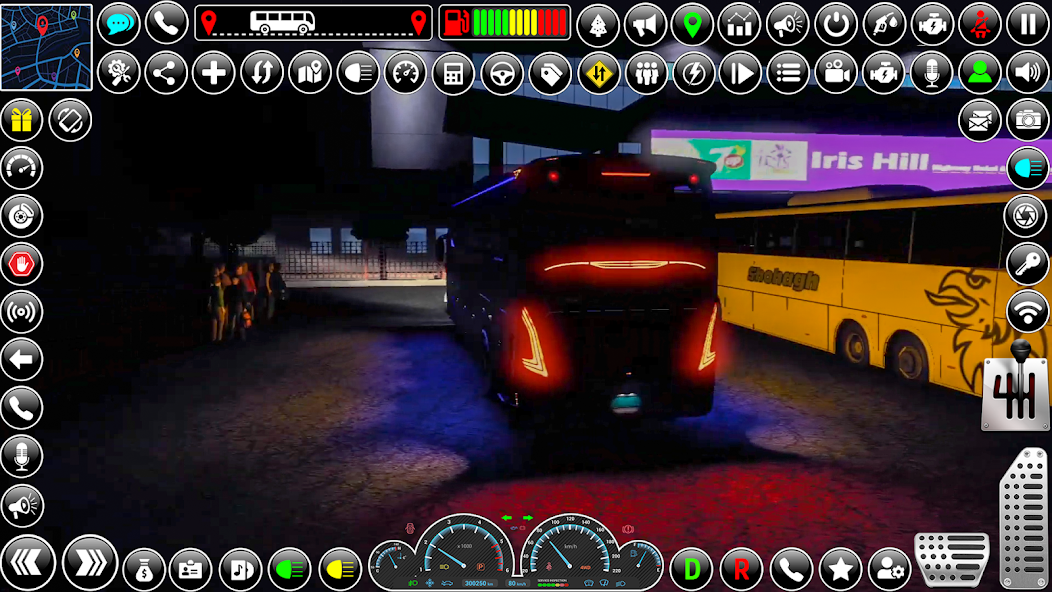1052x592 pixels.
Task: Claim the yellow gift box
Action: tap(22, 120)
